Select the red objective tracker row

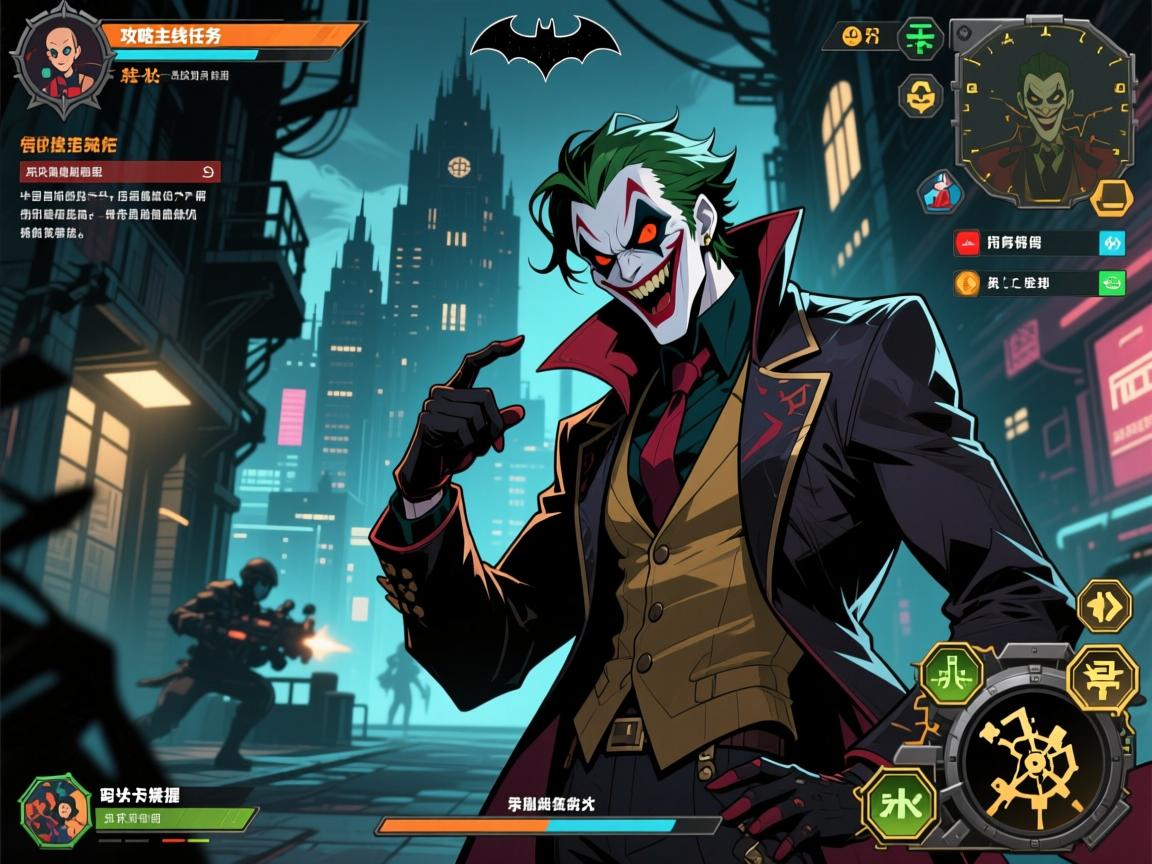coord(120,172)
